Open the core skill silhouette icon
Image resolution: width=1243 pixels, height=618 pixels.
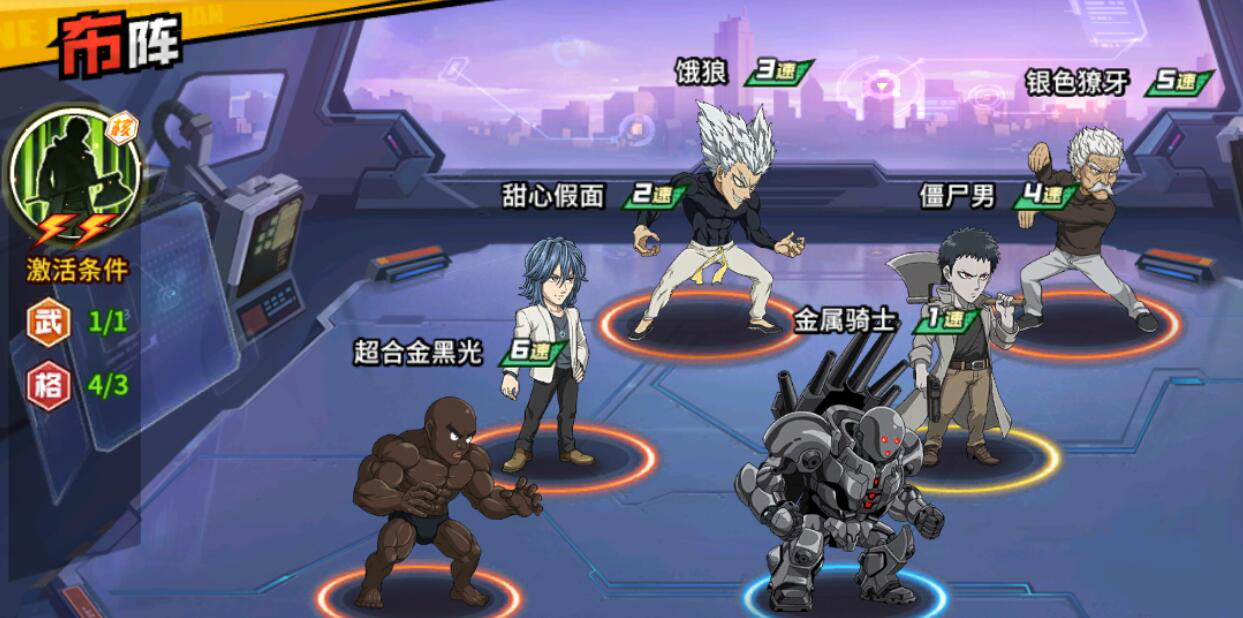[74, 172]
